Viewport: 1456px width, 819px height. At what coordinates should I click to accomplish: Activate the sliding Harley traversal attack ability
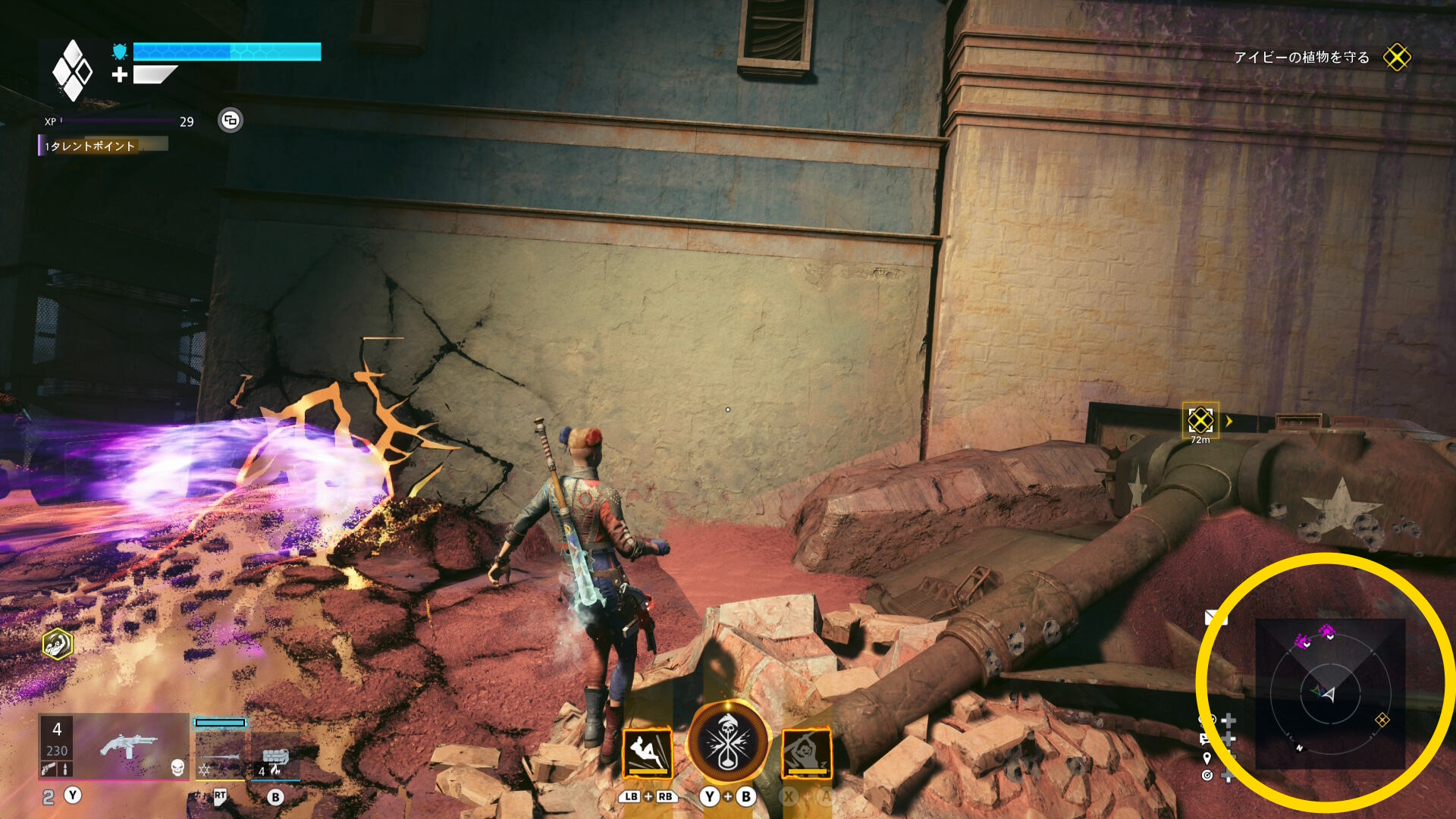coord(648,753)
